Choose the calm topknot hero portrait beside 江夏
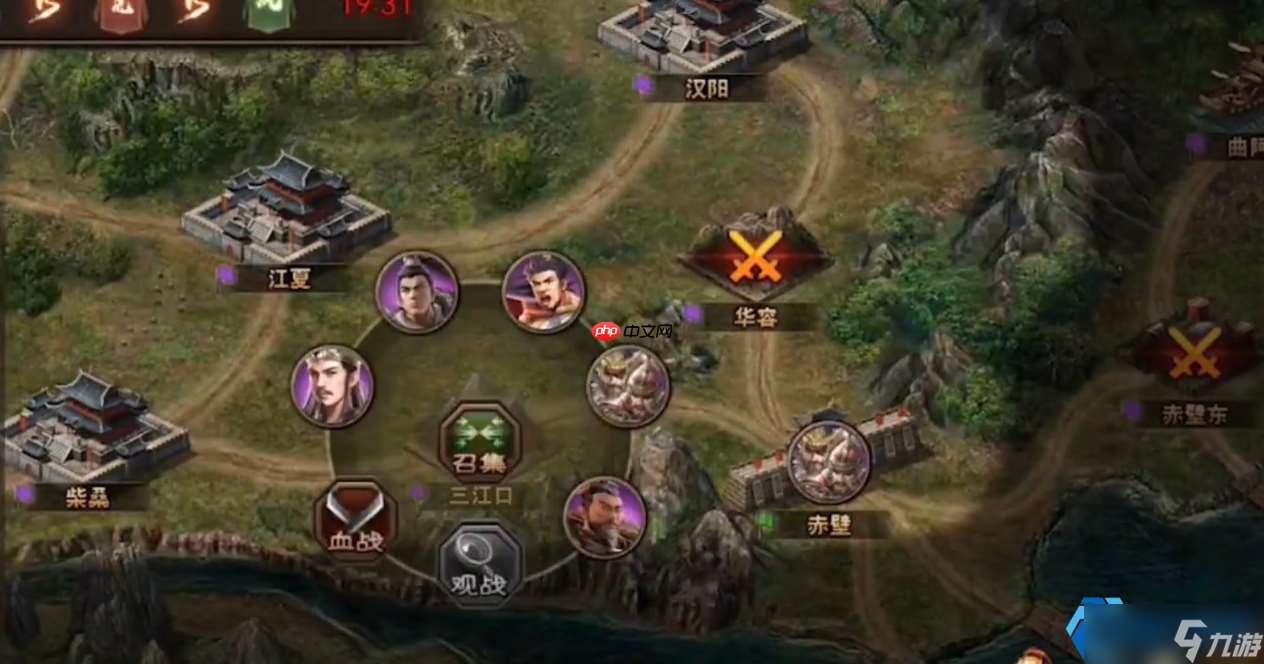This screenshot has height=664, width=1264. point(417,292)
